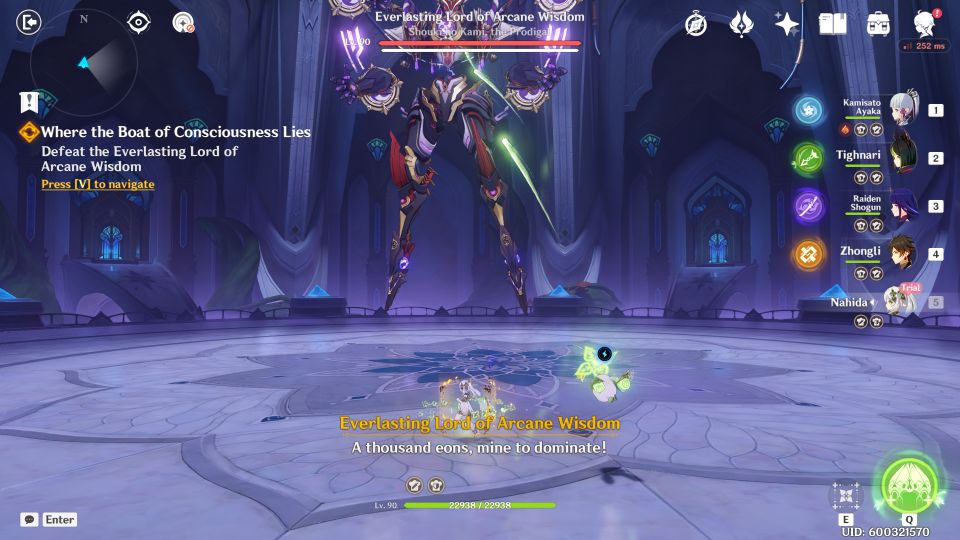
Task: Open the character menu icon at top right
Action: [925, 24]
